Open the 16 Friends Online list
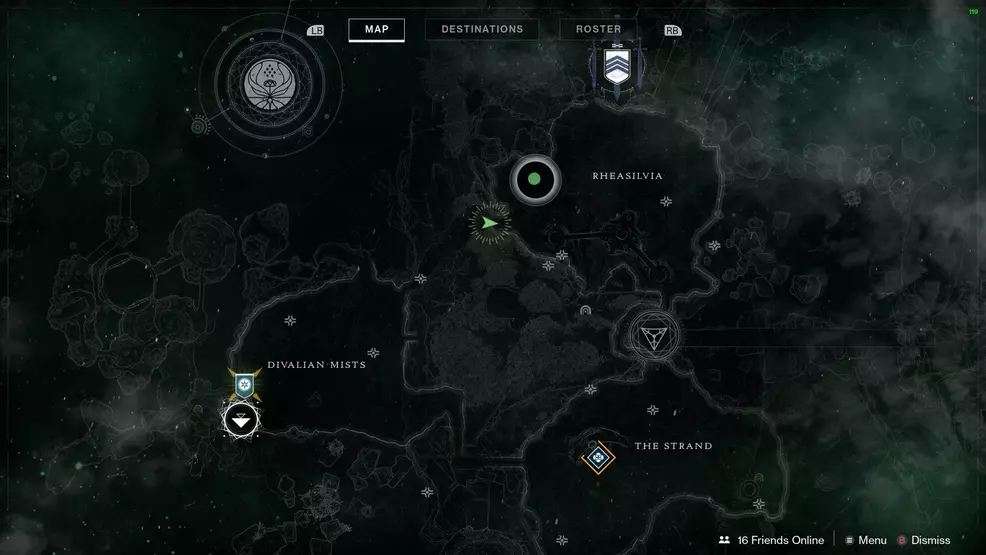Screen dimensions: 986x555 tap(771, 540)
